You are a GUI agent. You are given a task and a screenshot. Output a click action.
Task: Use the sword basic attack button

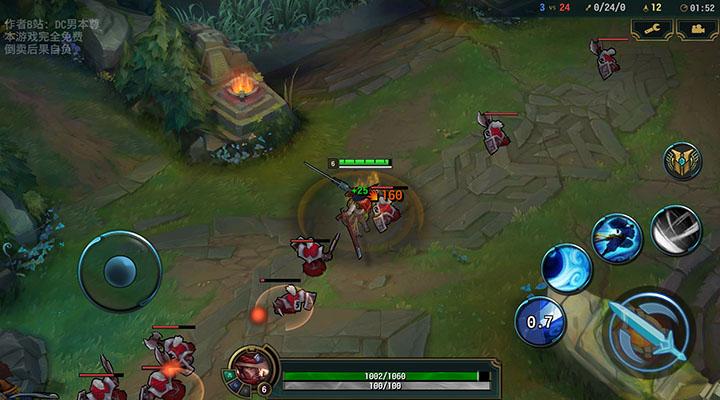point(650,330)
